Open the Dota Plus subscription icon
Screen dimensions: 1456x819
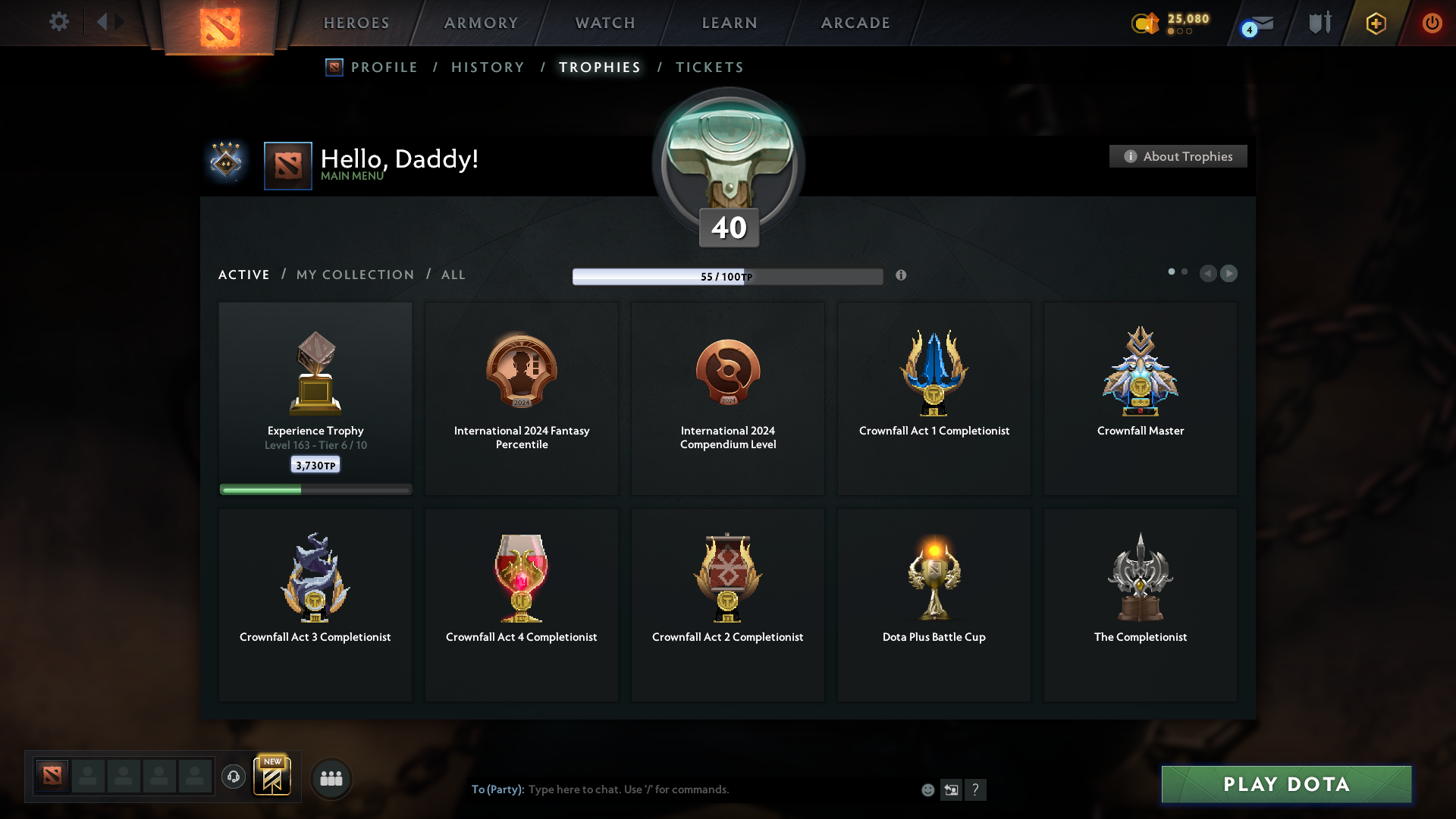tap(1375, 23)
